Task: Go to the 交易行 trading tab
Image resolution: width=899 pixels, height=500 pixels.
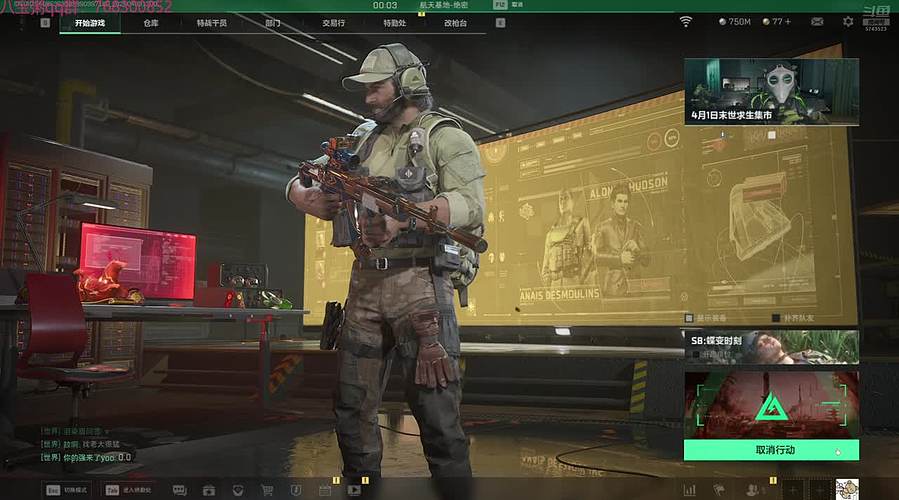Action: (333, 22)
